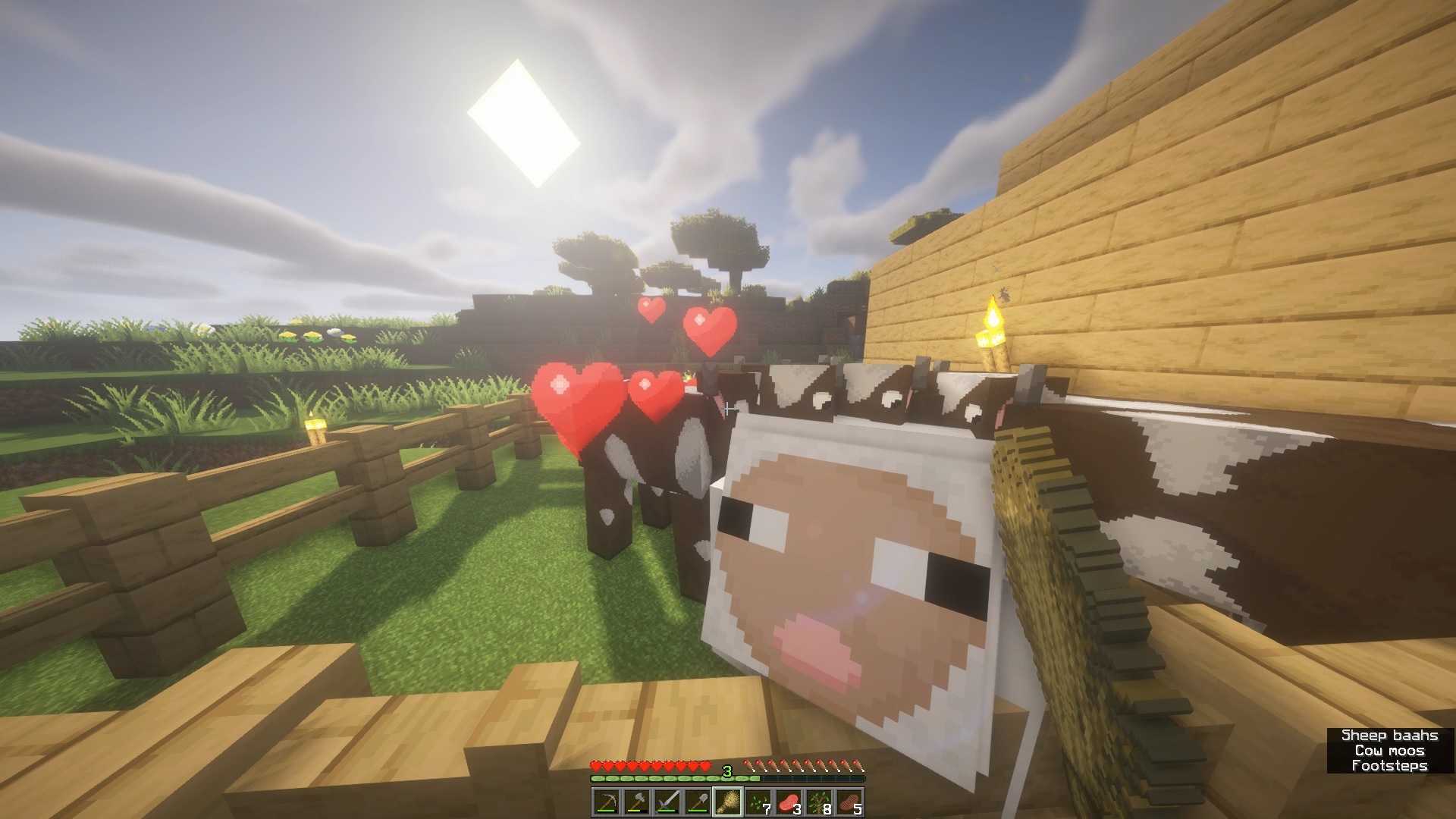This screenshot has width=1456, height=819.
Task: Select the shovel in the hotbar
Action: [699, 801]
